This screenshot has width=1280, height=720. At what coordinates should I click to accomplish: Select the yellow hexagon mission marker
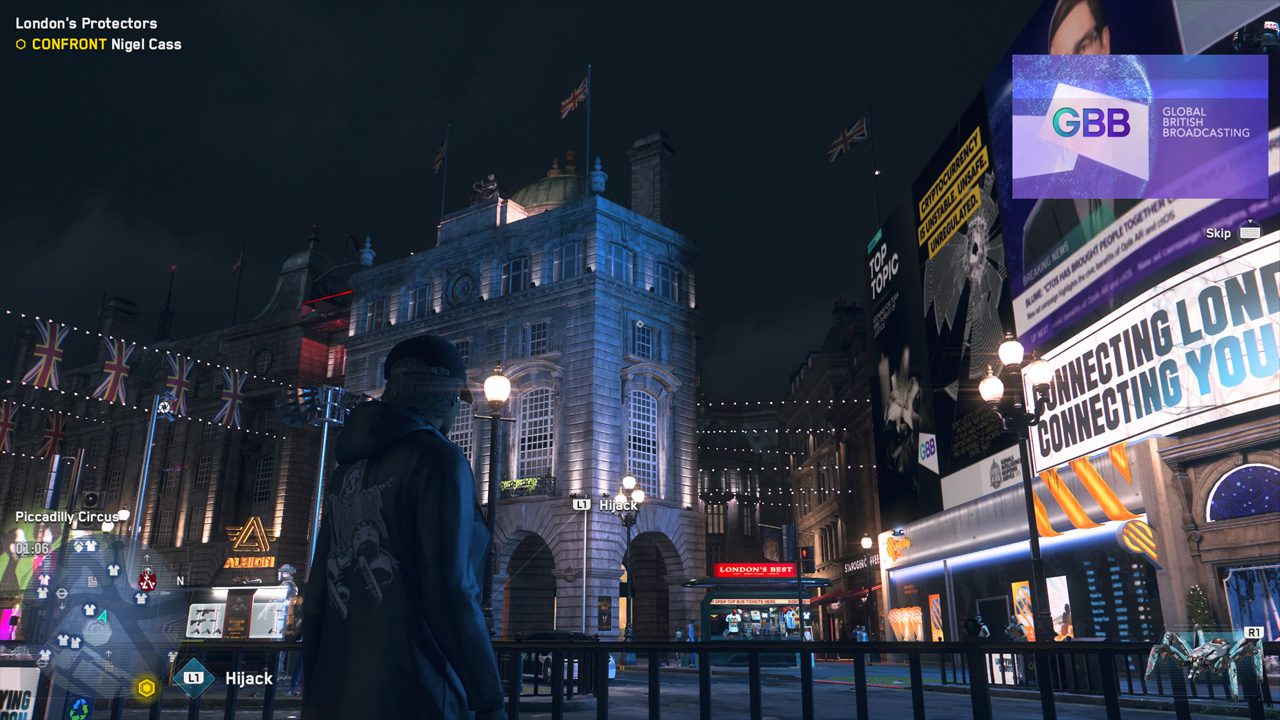pyautogui.click(x=147, y=687)
